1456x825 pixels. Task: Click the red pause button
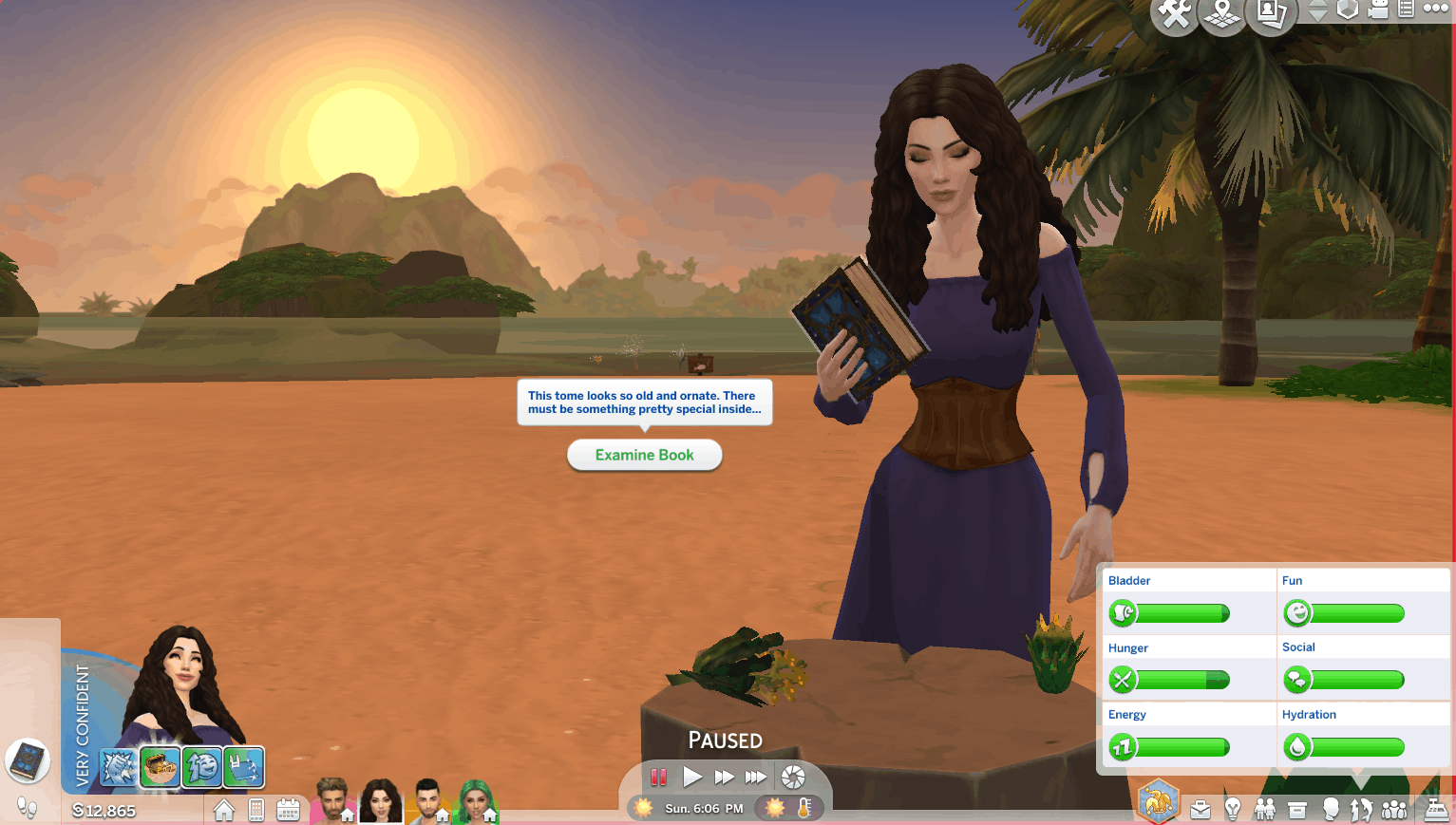coord(658,778)
